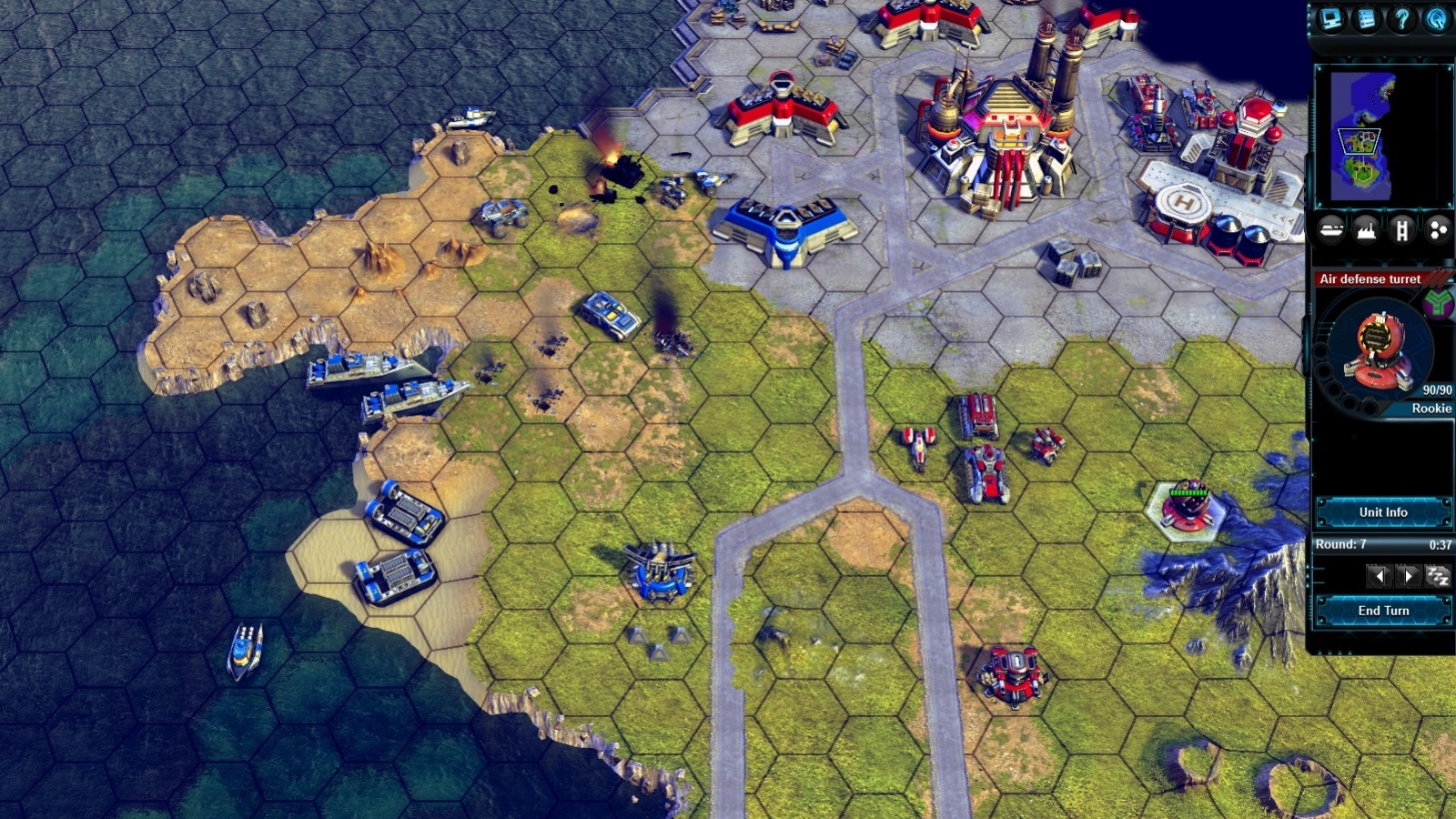Click the hex cluster icon below the minimap
Viewport: 1456px width, 819px height.
[1438, 229]
